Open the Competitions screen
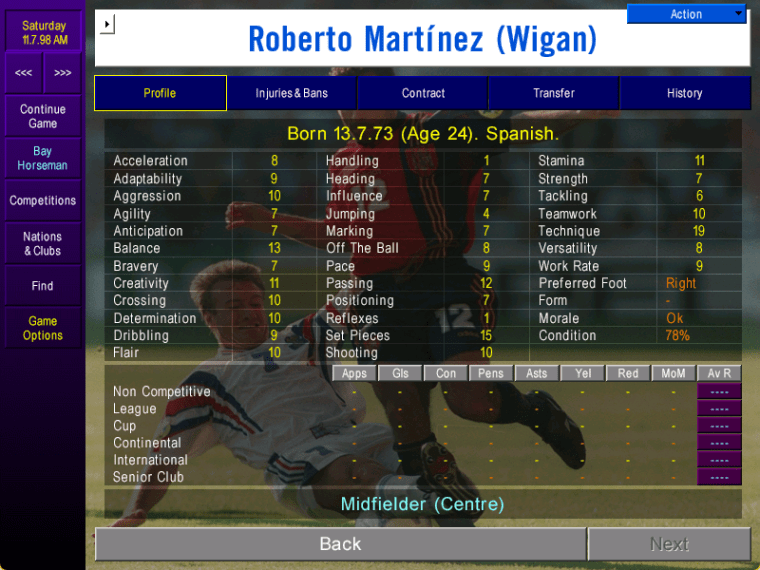 [43, 201]
